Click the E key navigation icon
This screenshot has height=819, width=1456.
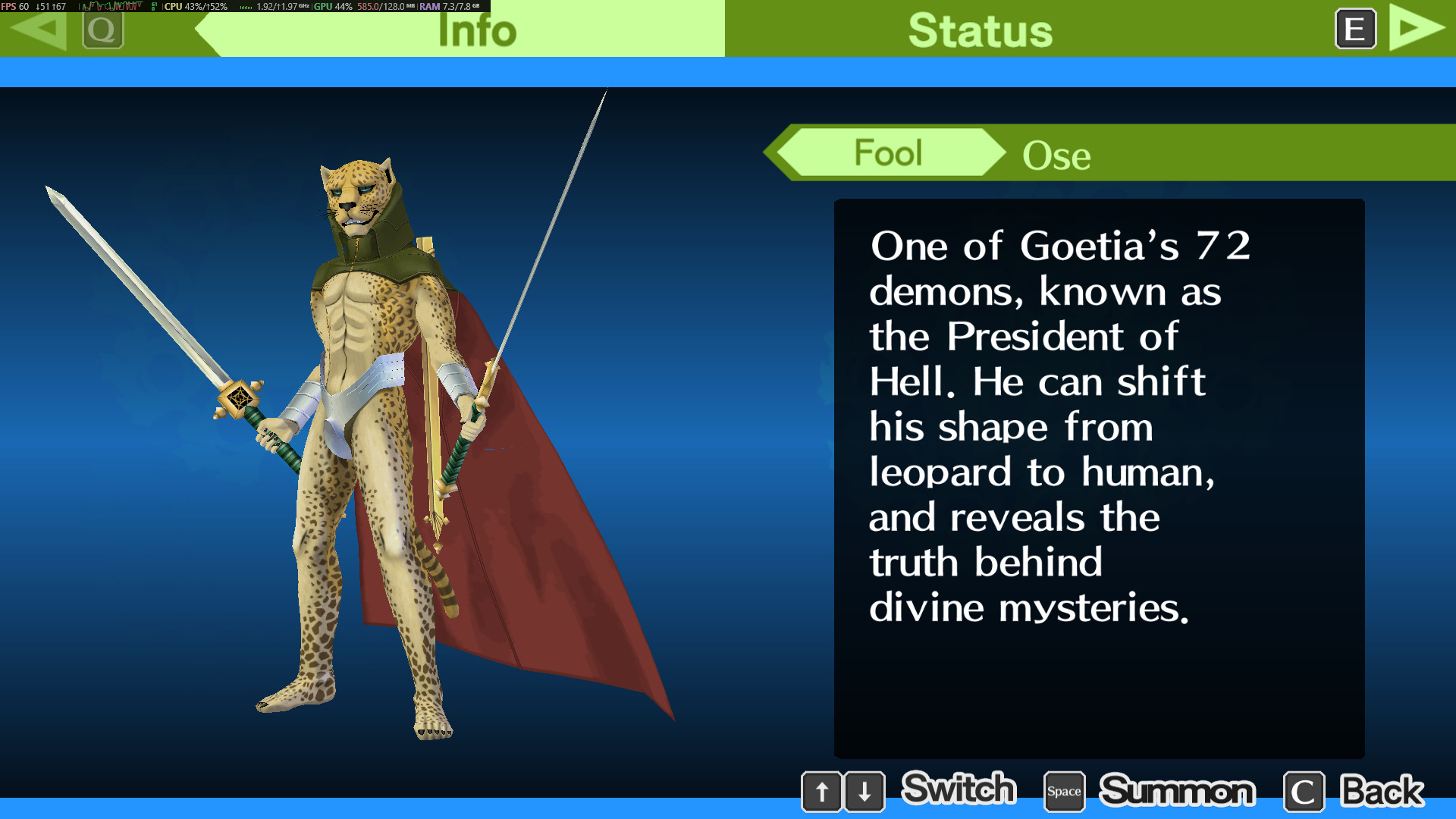tap(1355, 30)
